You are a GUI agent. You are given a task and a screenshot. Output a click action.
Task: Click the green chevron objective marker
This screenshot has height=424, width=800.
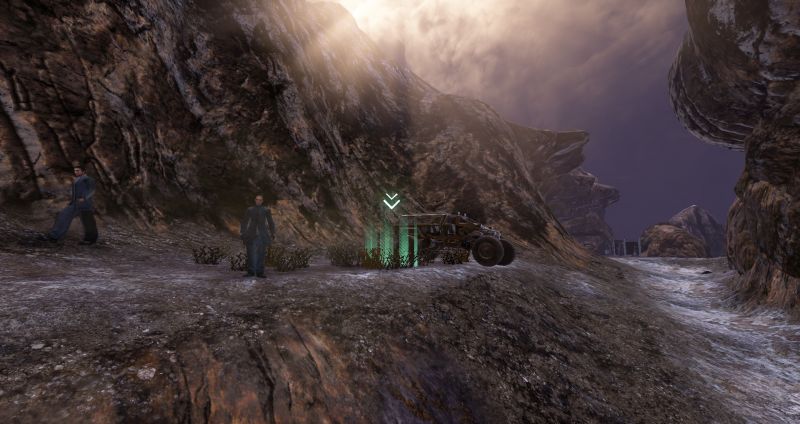pos(391,202)
